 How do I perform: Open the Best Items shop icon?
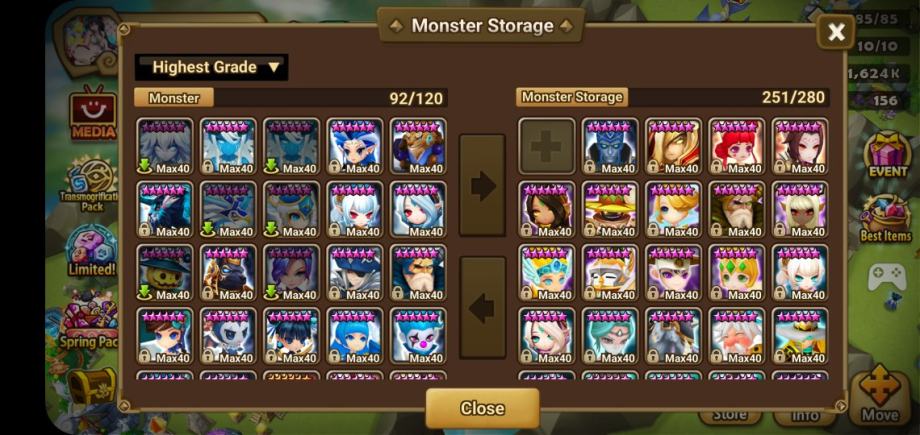pos(886,217)
